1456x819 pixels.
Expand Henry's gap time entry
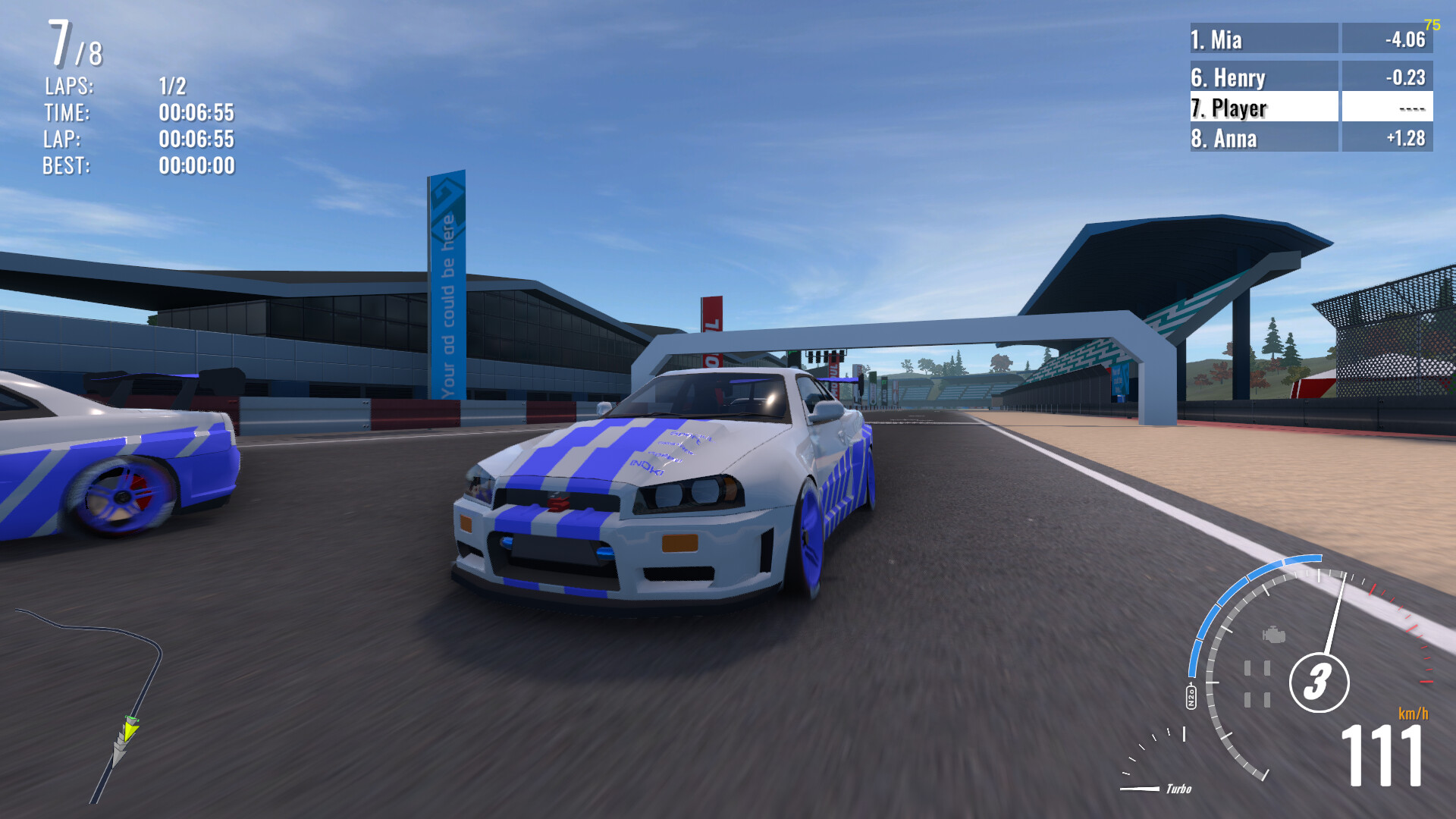[1404, 77]
